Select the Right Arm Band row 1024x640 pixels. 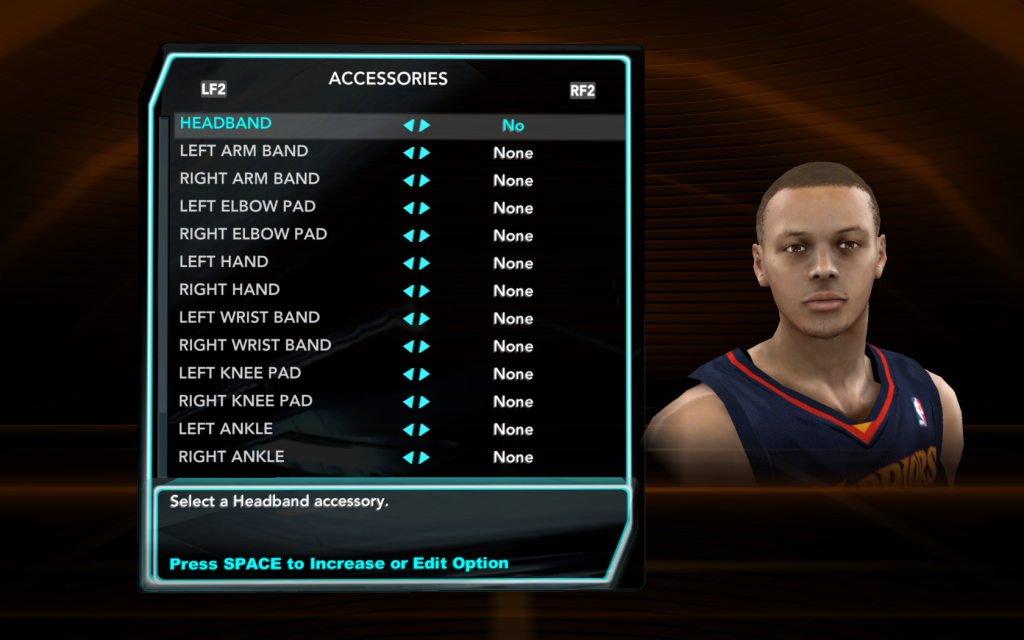click(x=250, y=179)
